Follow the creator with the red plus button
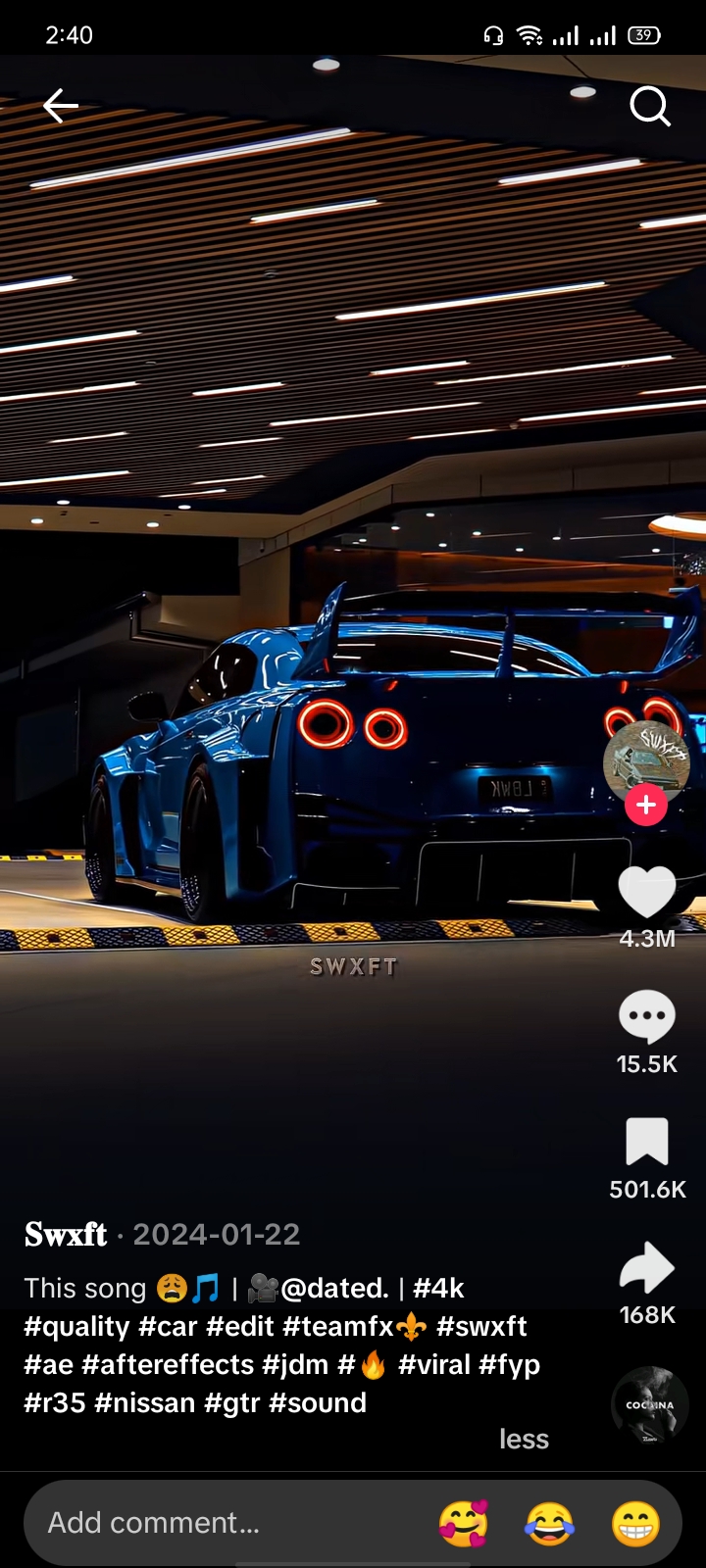Screen dimensions: 706x1568 (646, 806)
